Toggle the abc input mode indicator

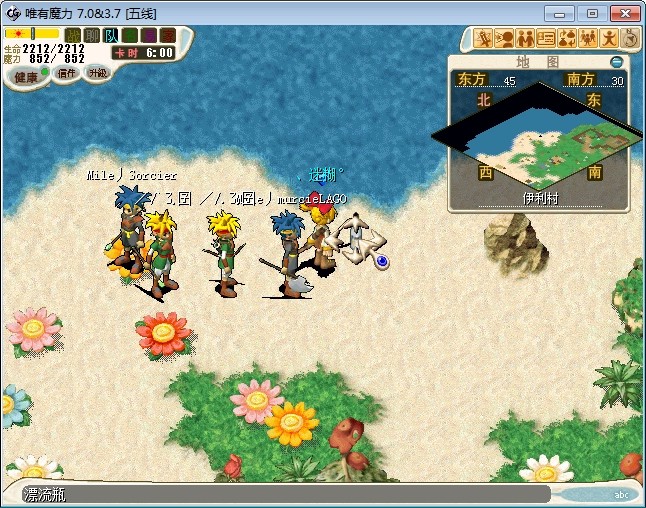tap(620, 494)
